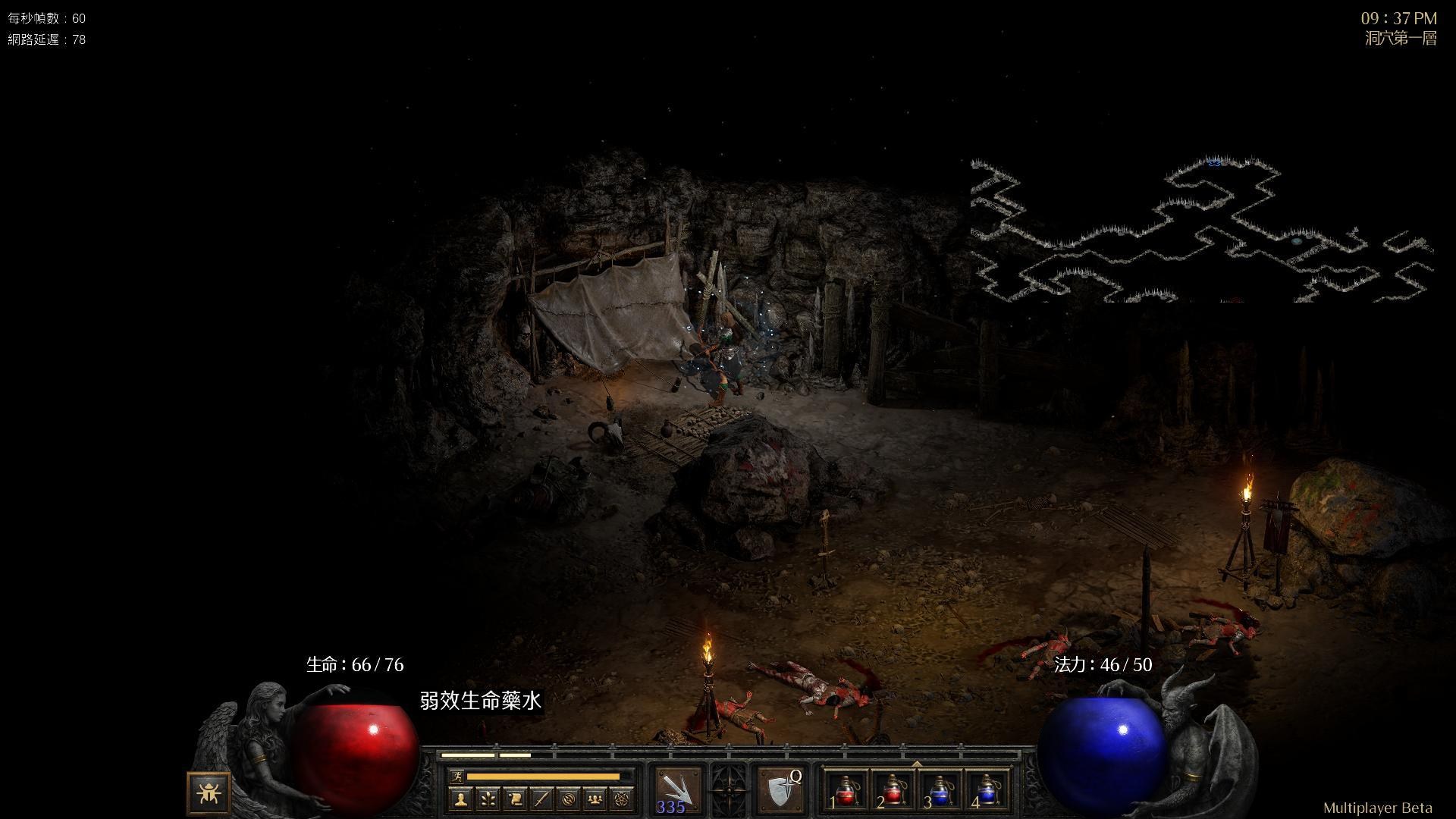Open the sword icon in the mini panel
1456x819 pixels.
(x=542, y=799)
